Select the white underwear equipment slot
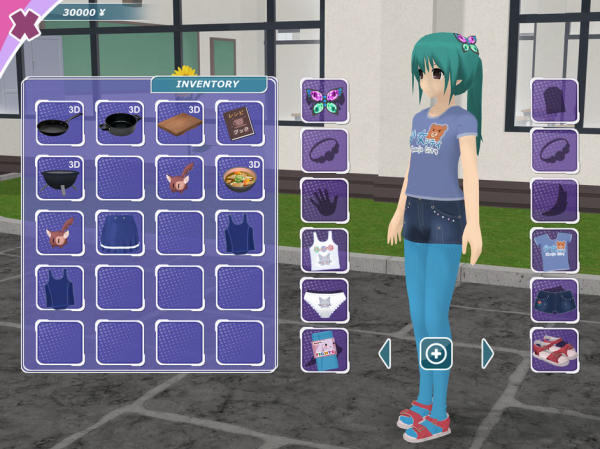This screenshot has height=449, width=600. click(325, 301)
